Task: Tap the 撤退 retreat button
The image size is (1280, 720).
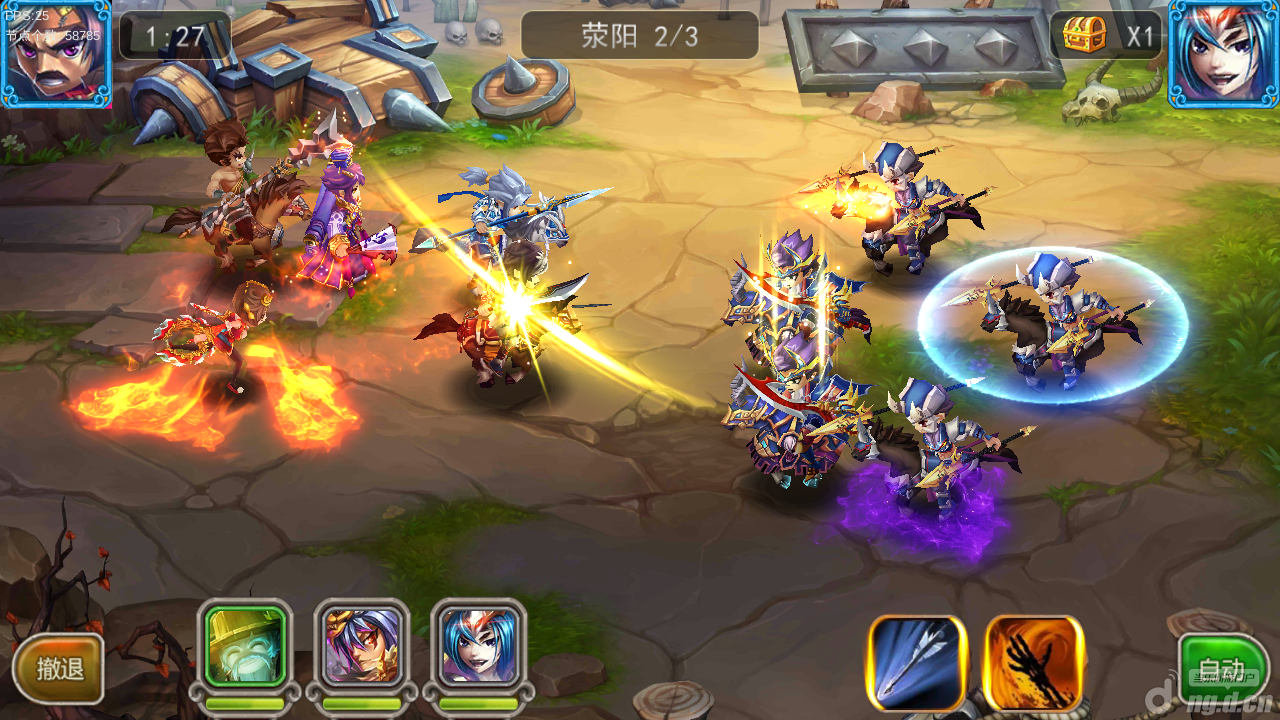Action: tap(59, 669)
